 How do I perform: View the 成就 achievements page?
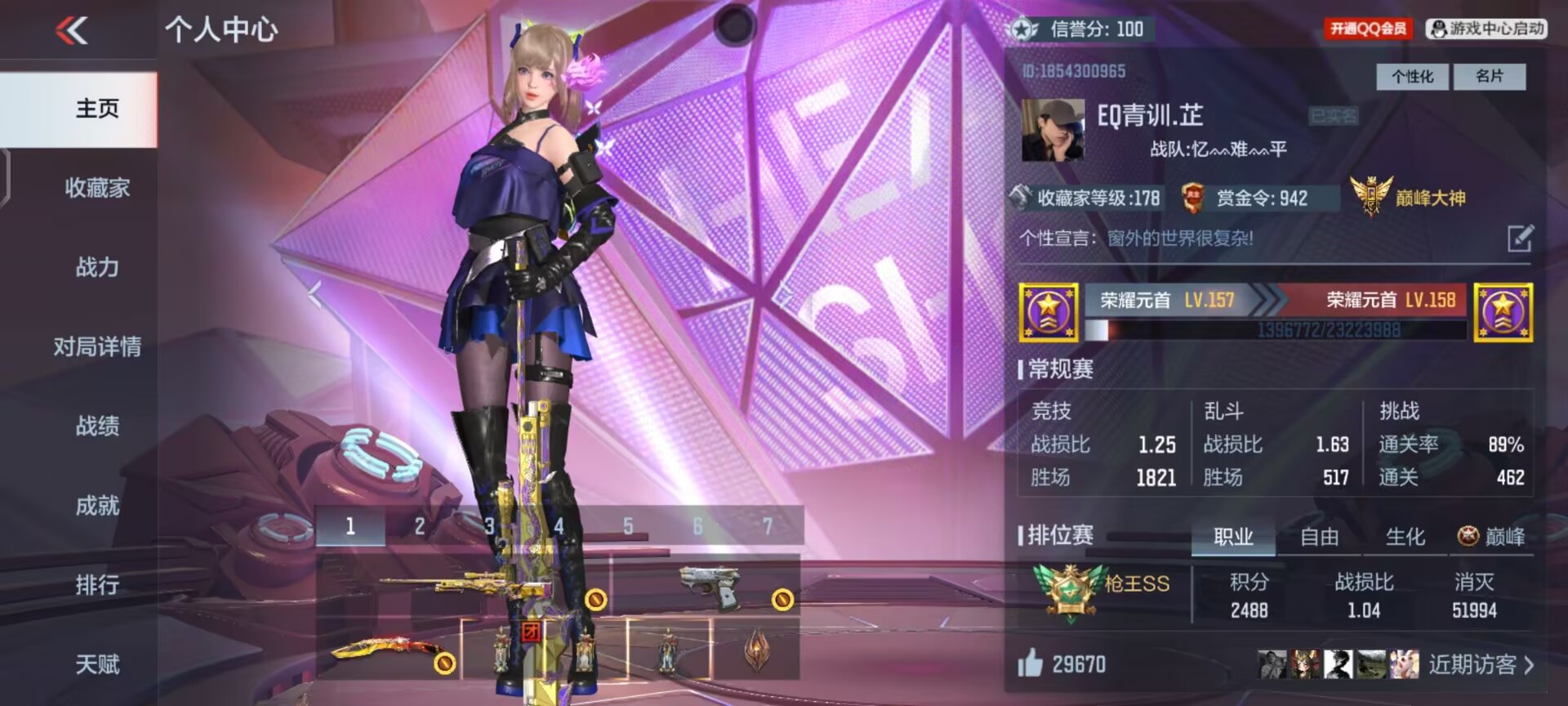coord(97,505)
